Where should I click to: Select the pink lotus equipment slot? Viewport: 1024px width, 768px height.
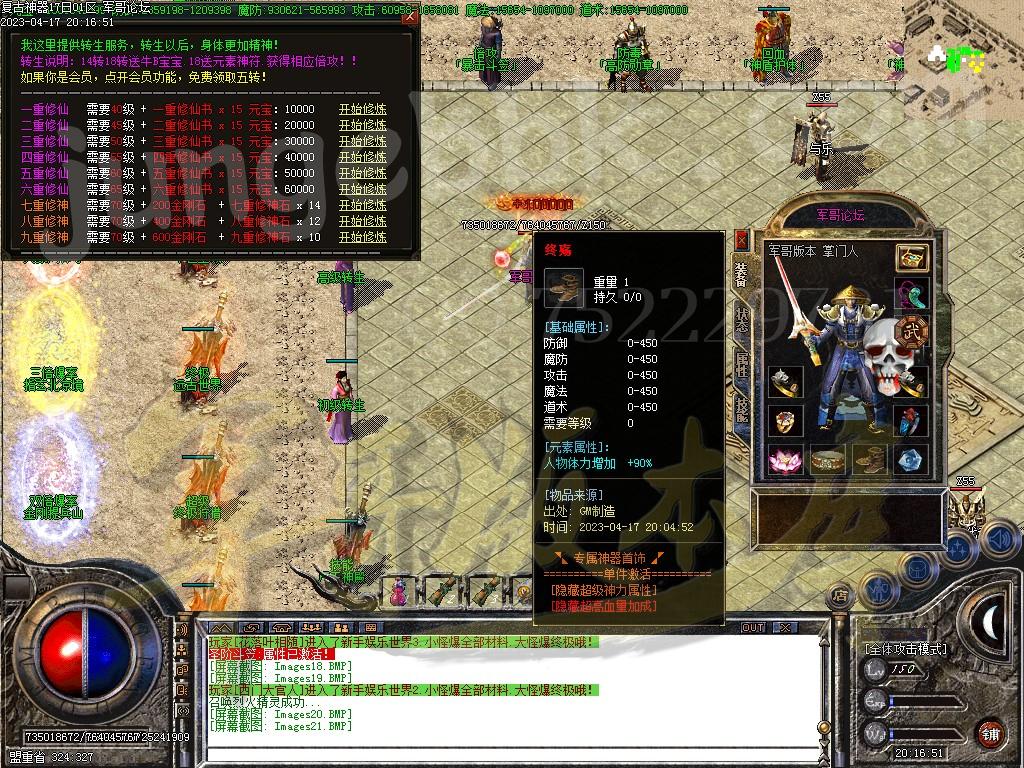click(783, 459)
